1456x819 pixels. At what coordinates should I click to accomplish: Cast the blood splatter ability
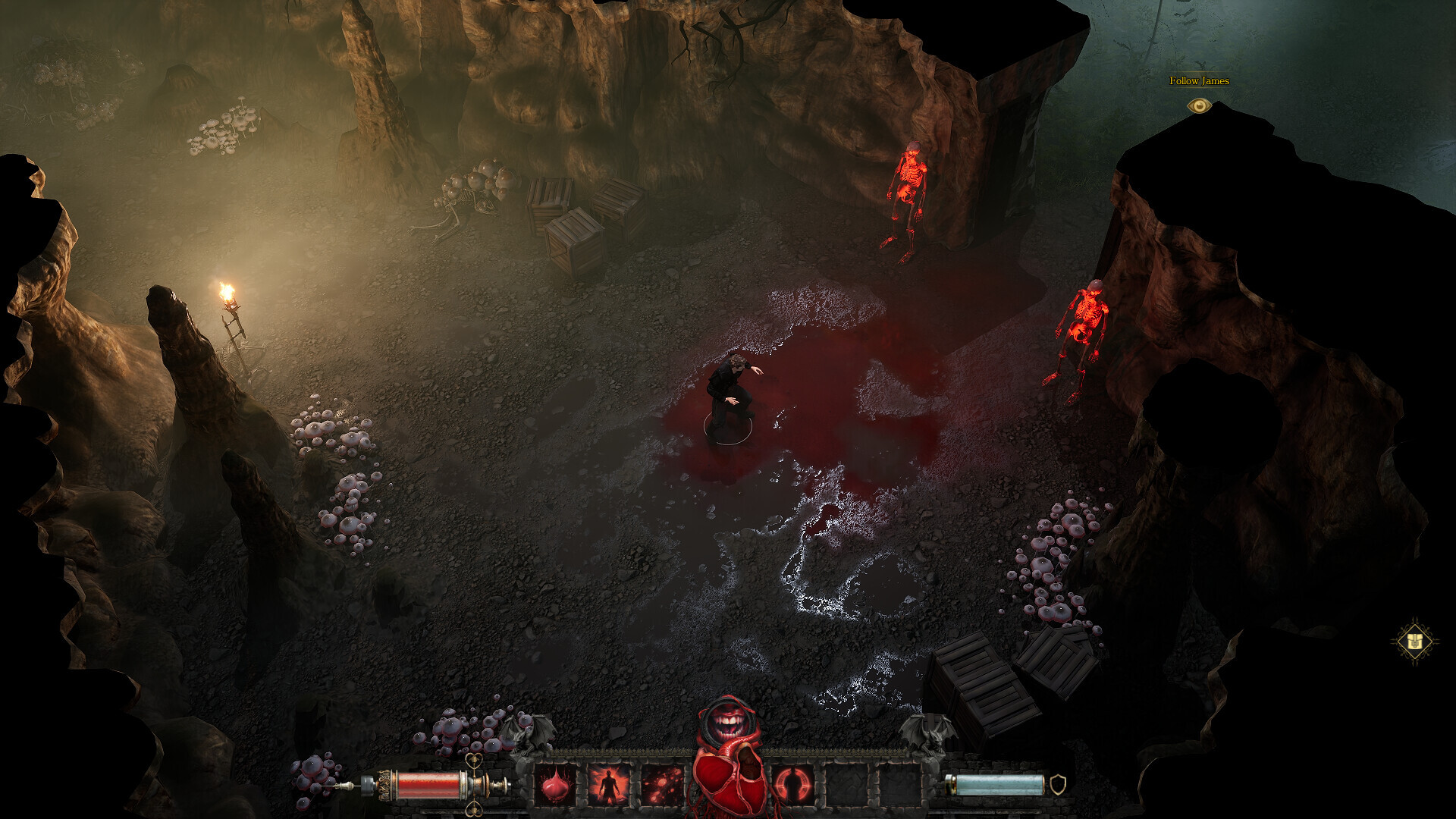click(x=662, y=785)
